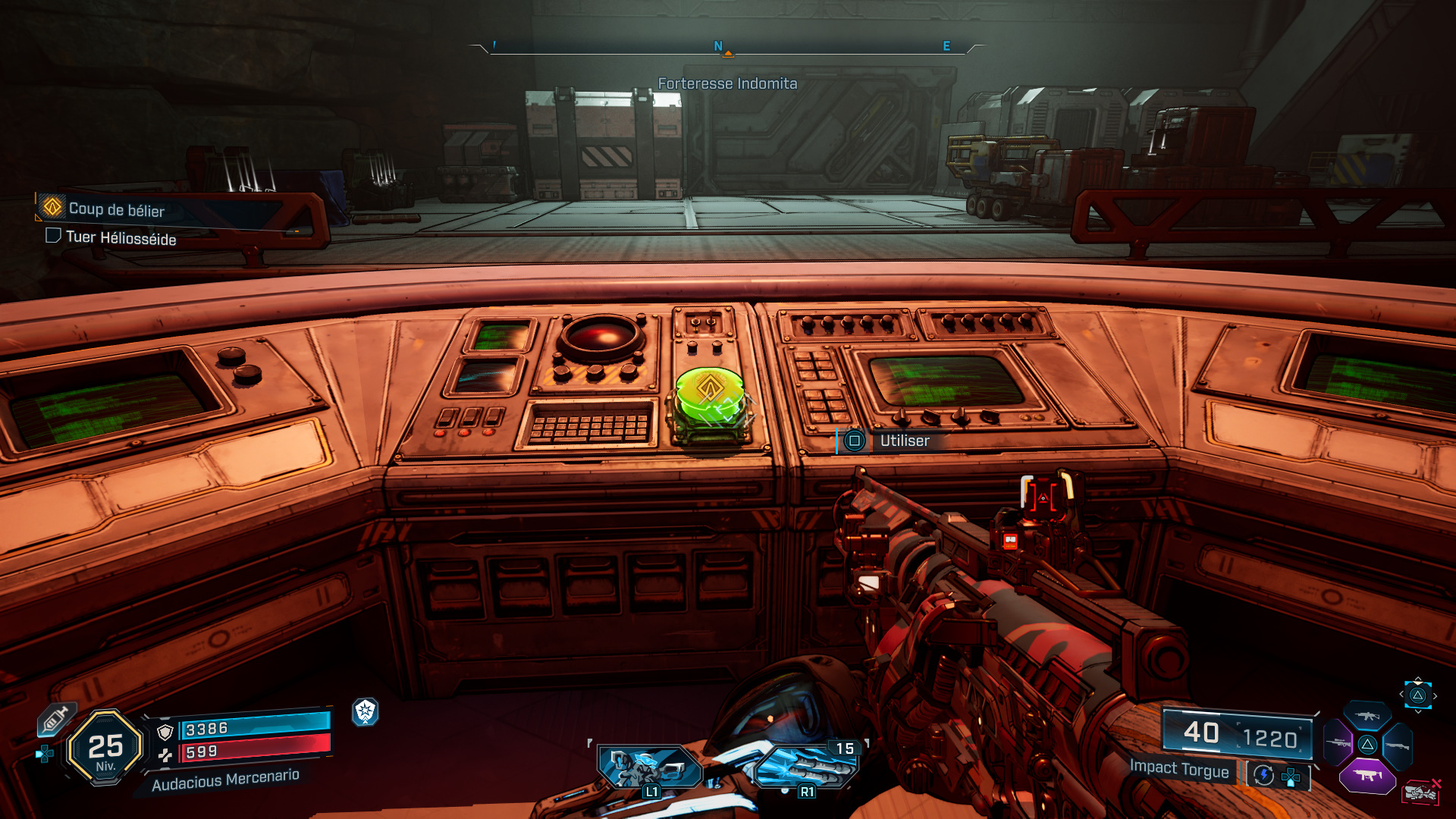1456x819 pixels.
Task: Select the sniper rifle weapon slot
Action: tap(1337, 743)
